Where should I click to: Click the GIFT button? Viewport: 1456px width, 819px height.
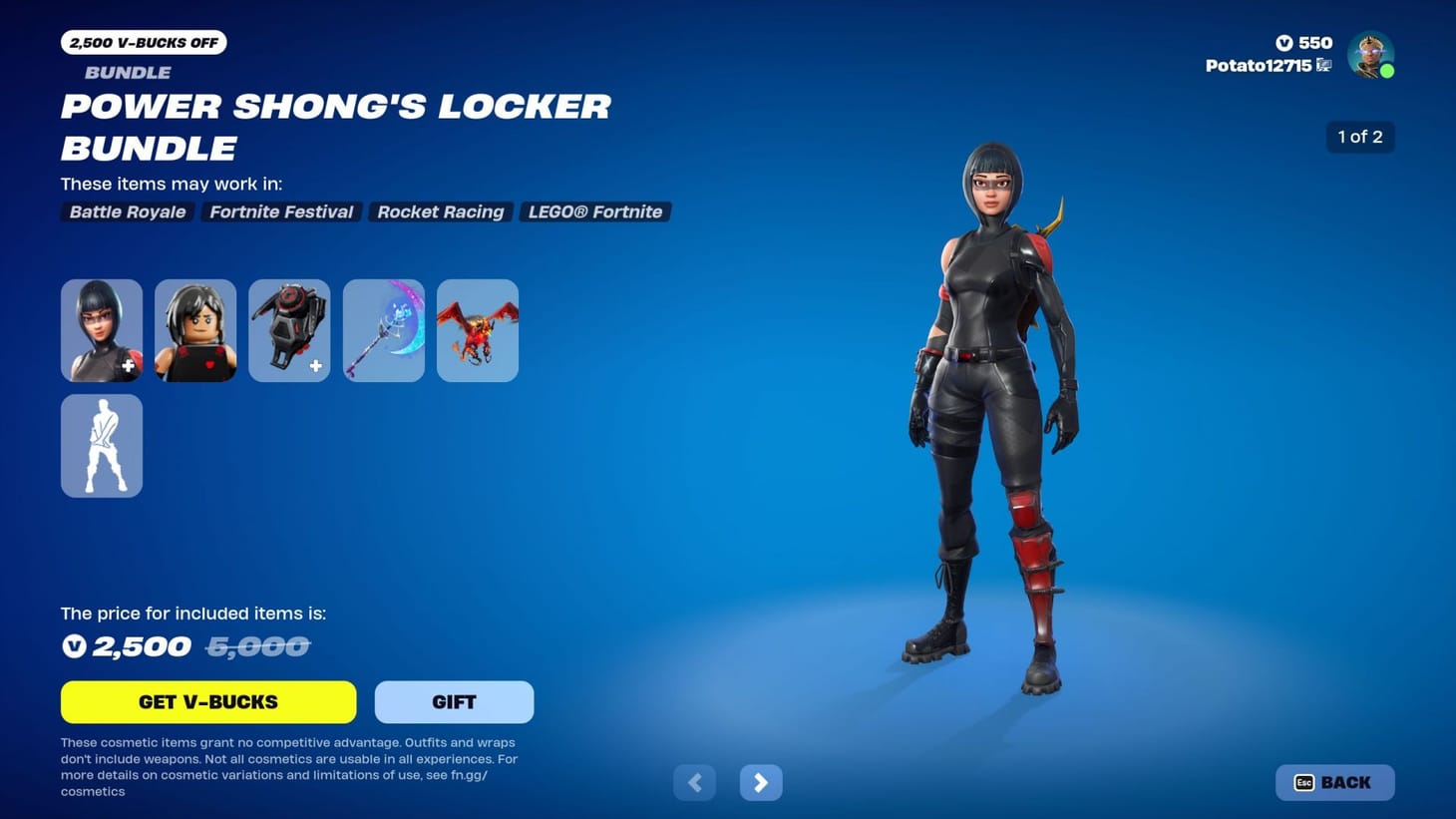coord(454,701)
